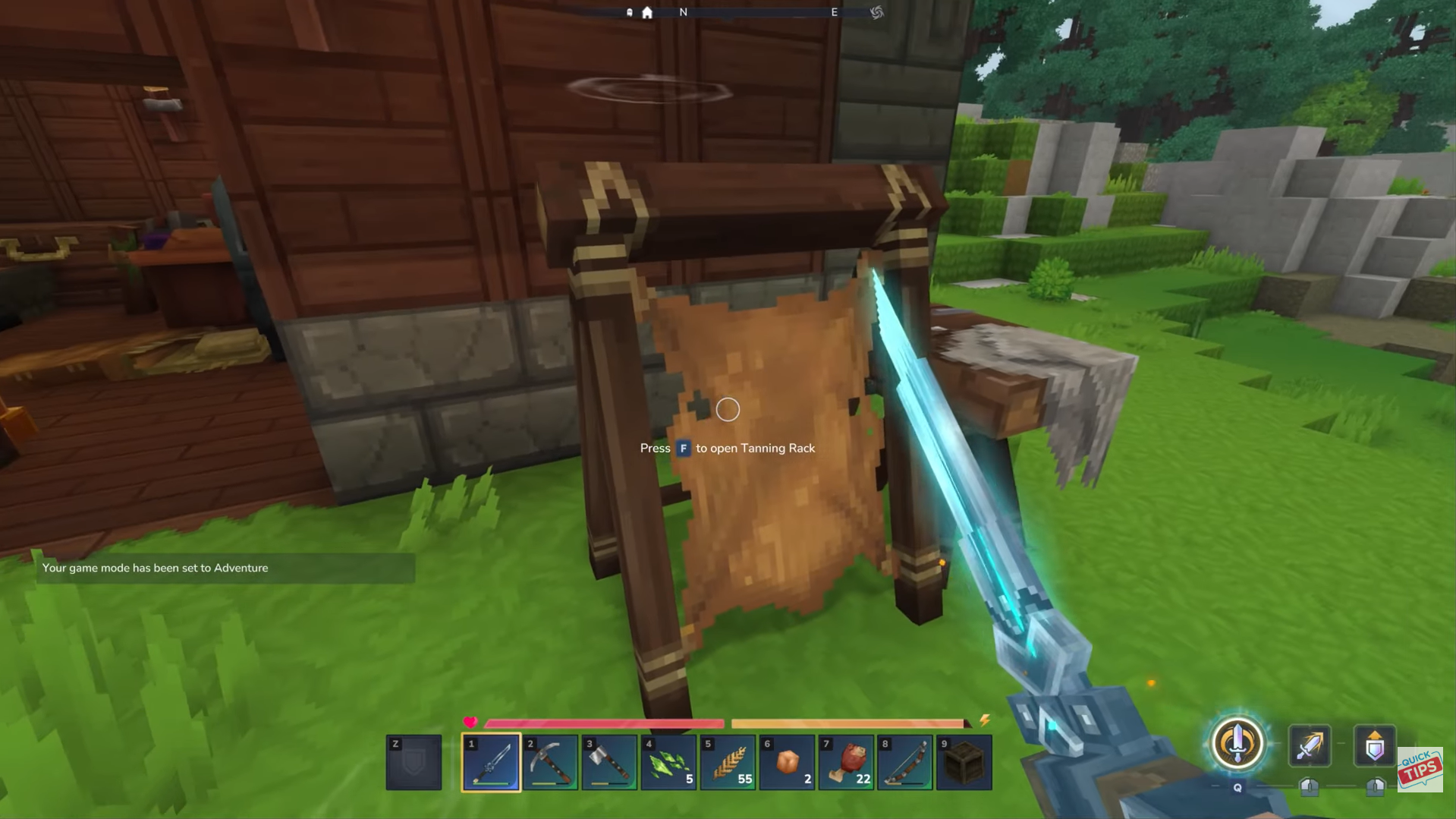Select the bow in hotbar slot 8
The width and height of the screenshot is (1456, 819).
coord(904,762)
